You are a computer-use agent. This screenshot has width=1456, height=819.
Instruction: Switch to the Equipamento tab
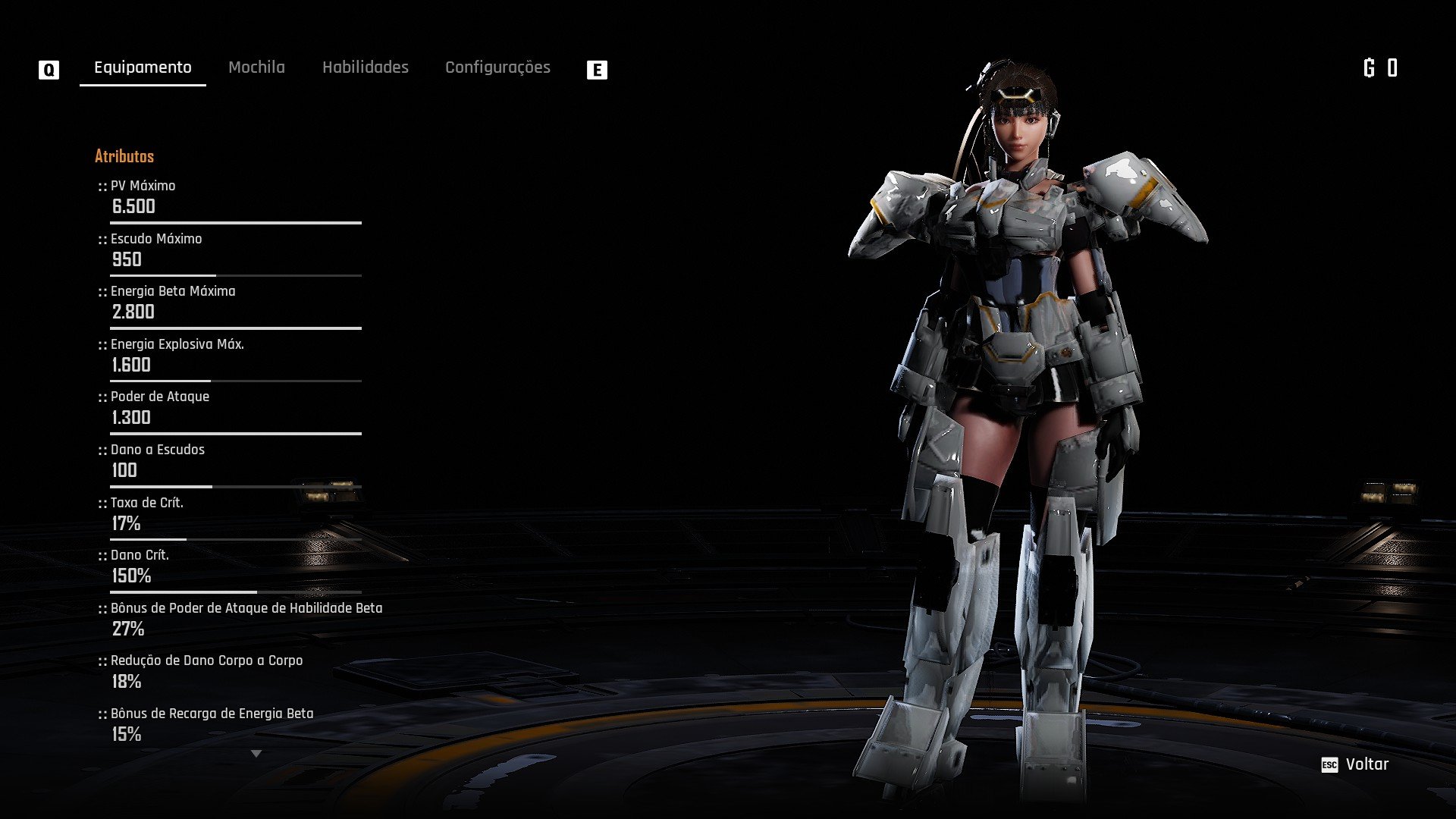143,67
